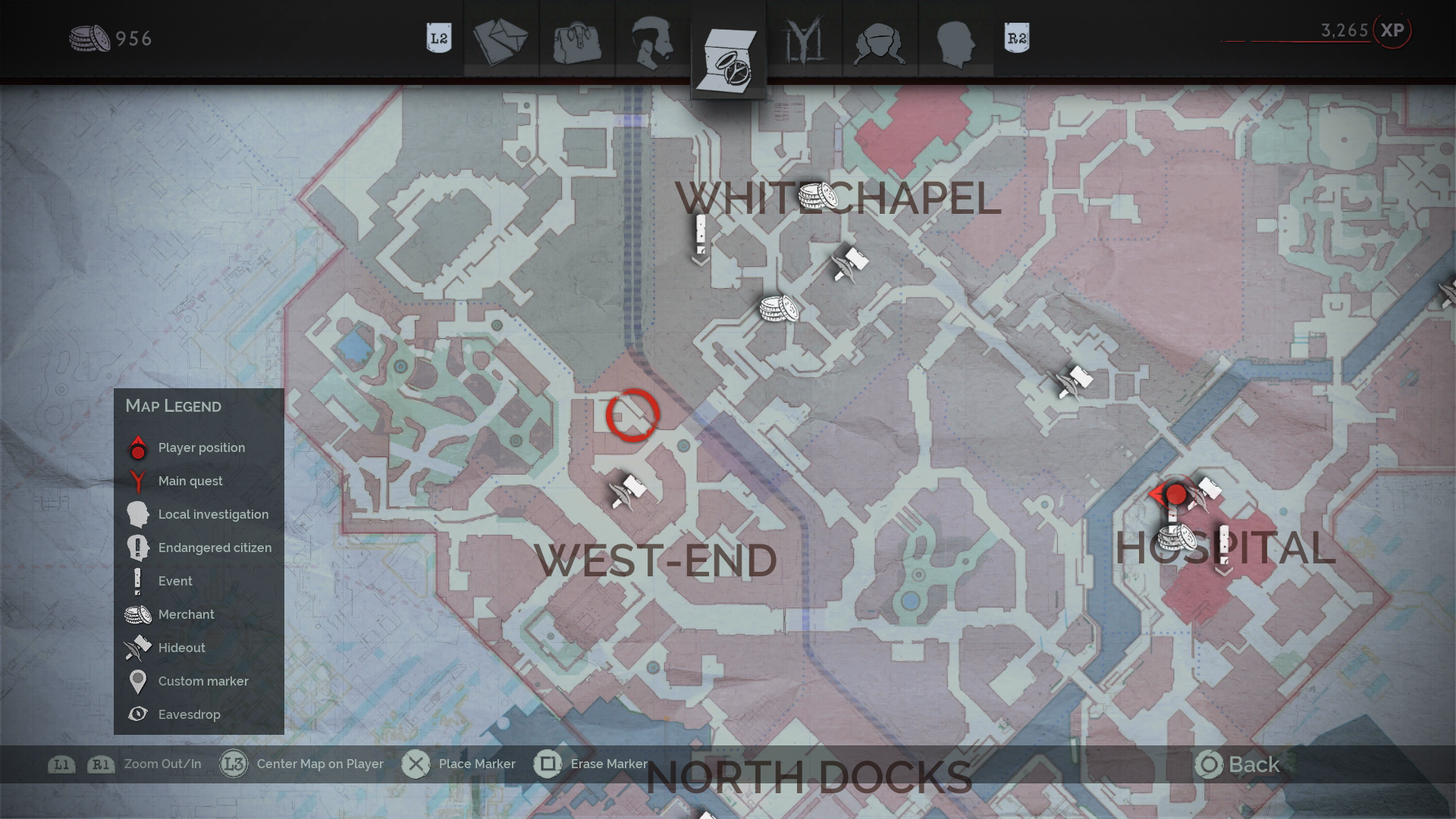Choose the Hideout entry in the Map Legend

pyautogui.click(x=181, y=648)
